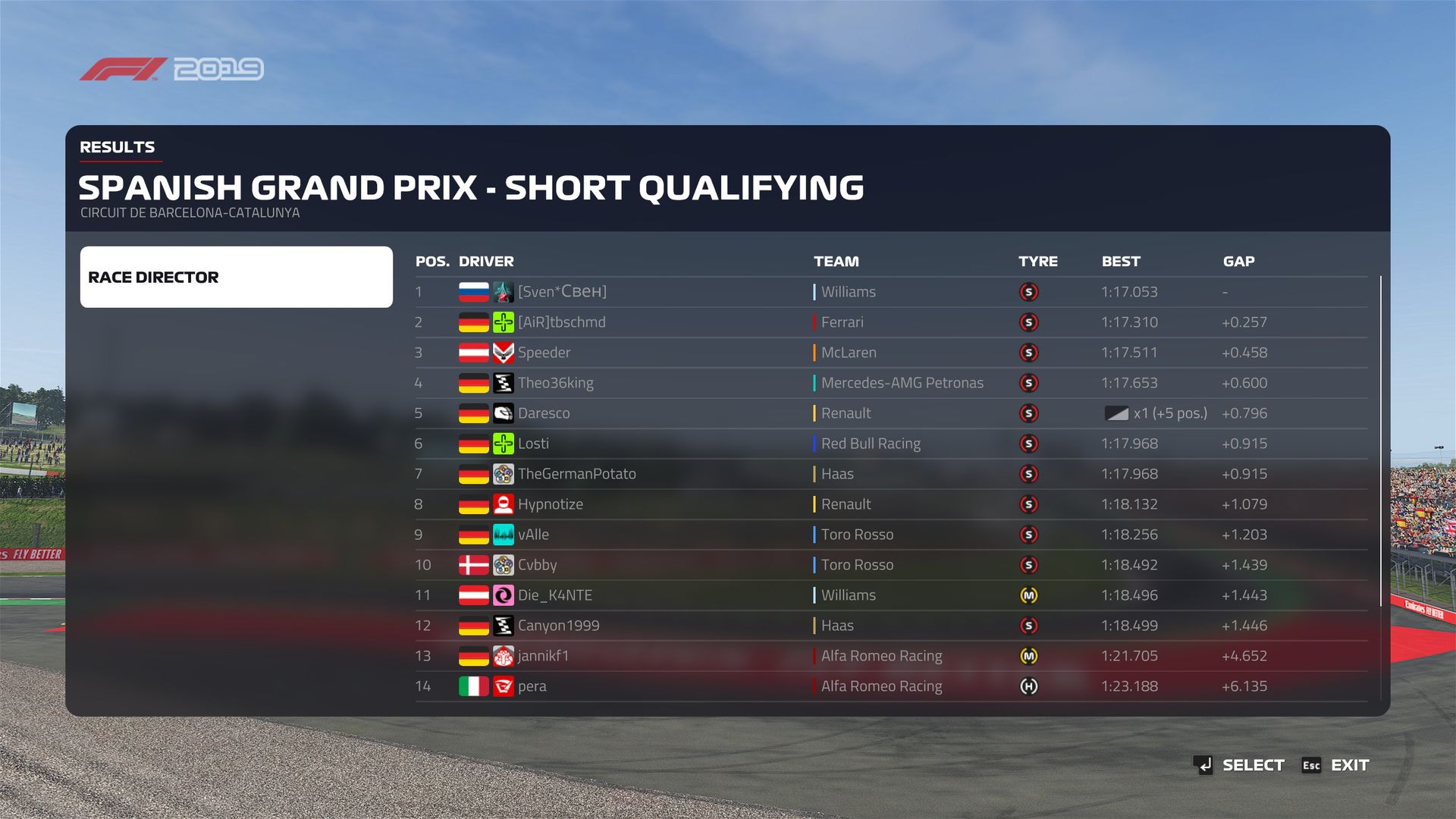Highlight Speeder's McLaren qualifying row
Screen dimensions: 1456x819
544,353
